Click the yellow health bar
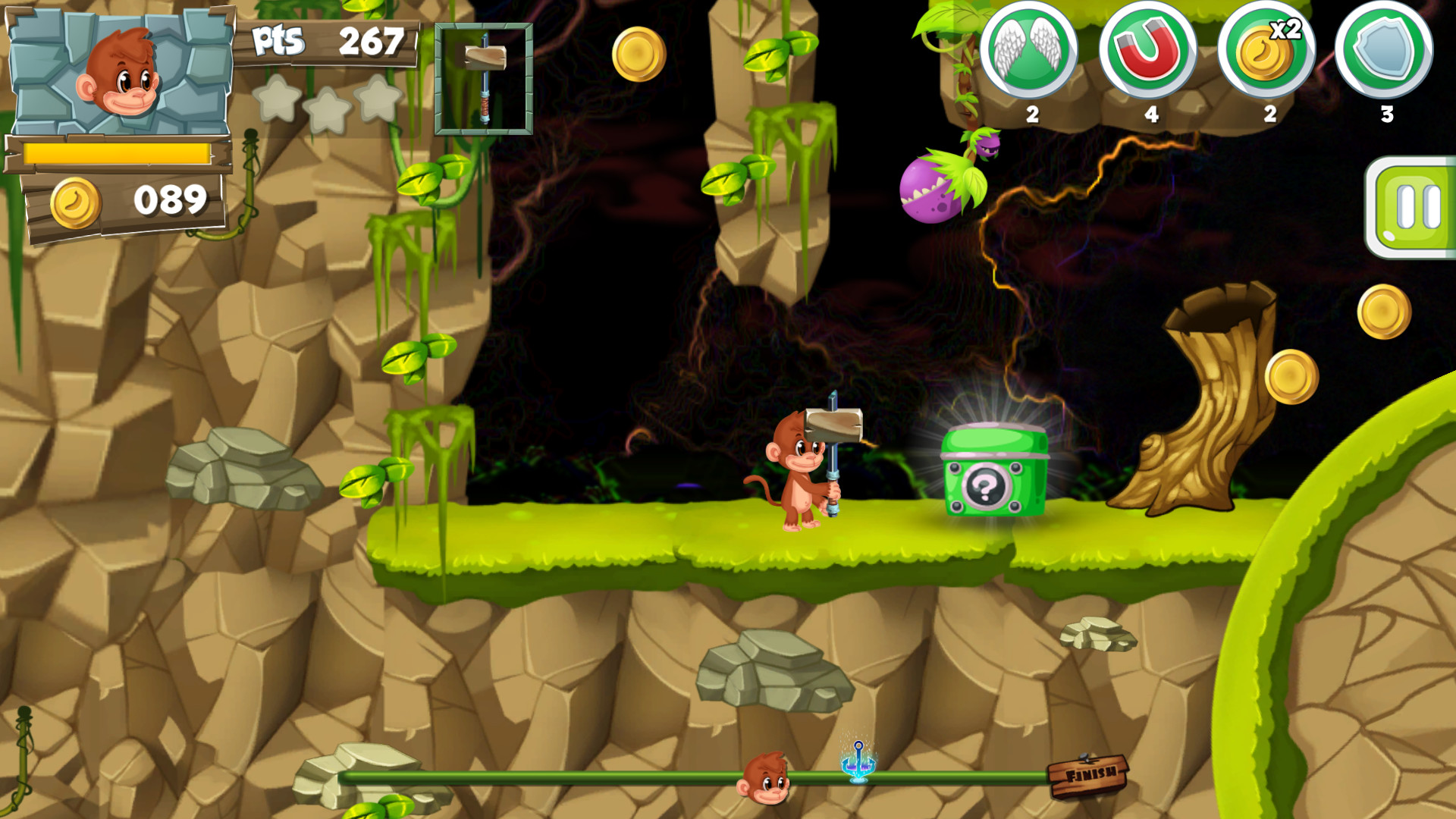Screen dimensions: 1456x819 point(118,152)
